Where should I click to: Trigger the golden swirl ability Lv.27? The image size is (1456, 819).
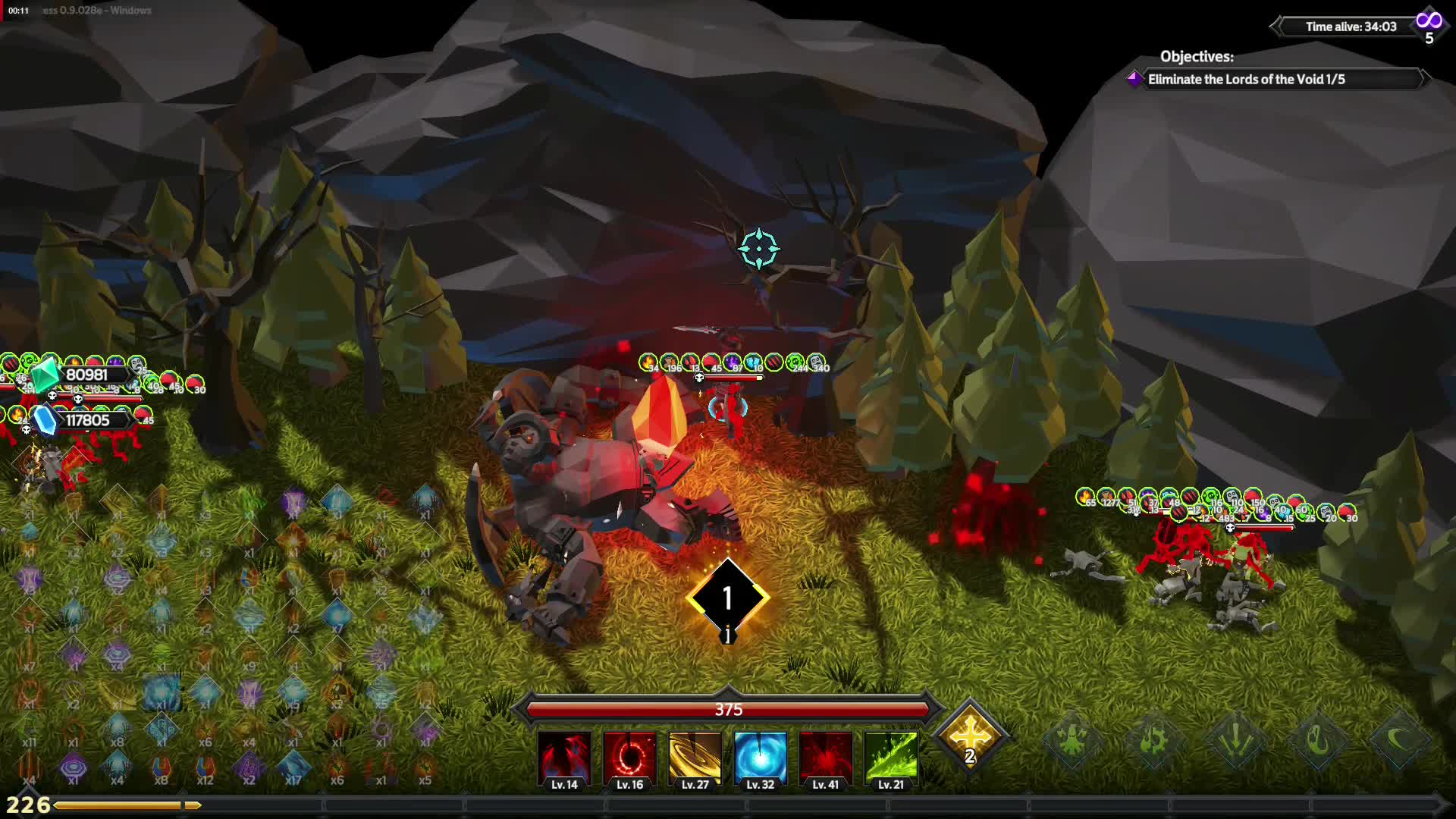695,758
